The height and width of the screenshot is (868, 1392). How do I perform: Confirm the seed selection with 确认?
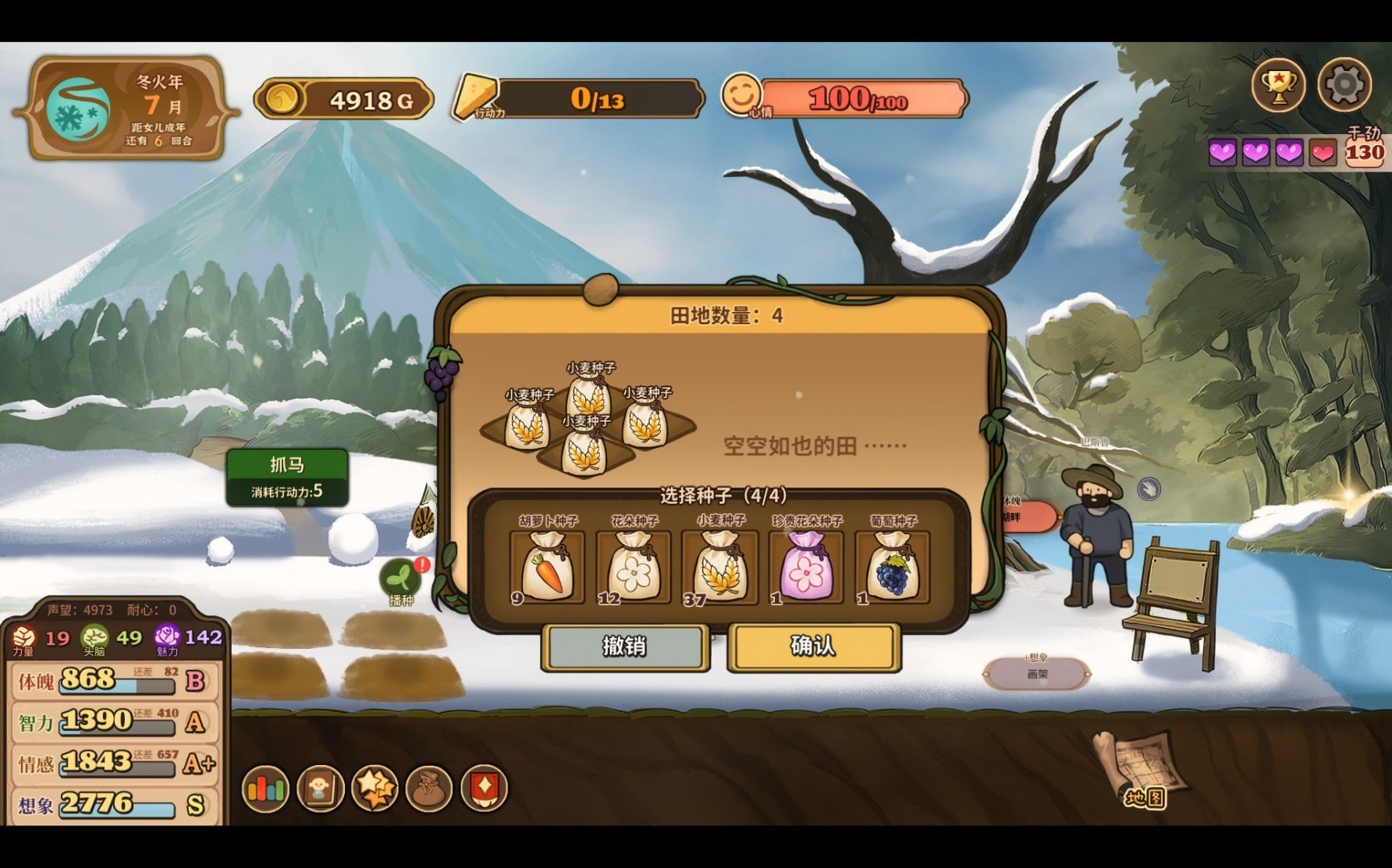coord(814,647)
